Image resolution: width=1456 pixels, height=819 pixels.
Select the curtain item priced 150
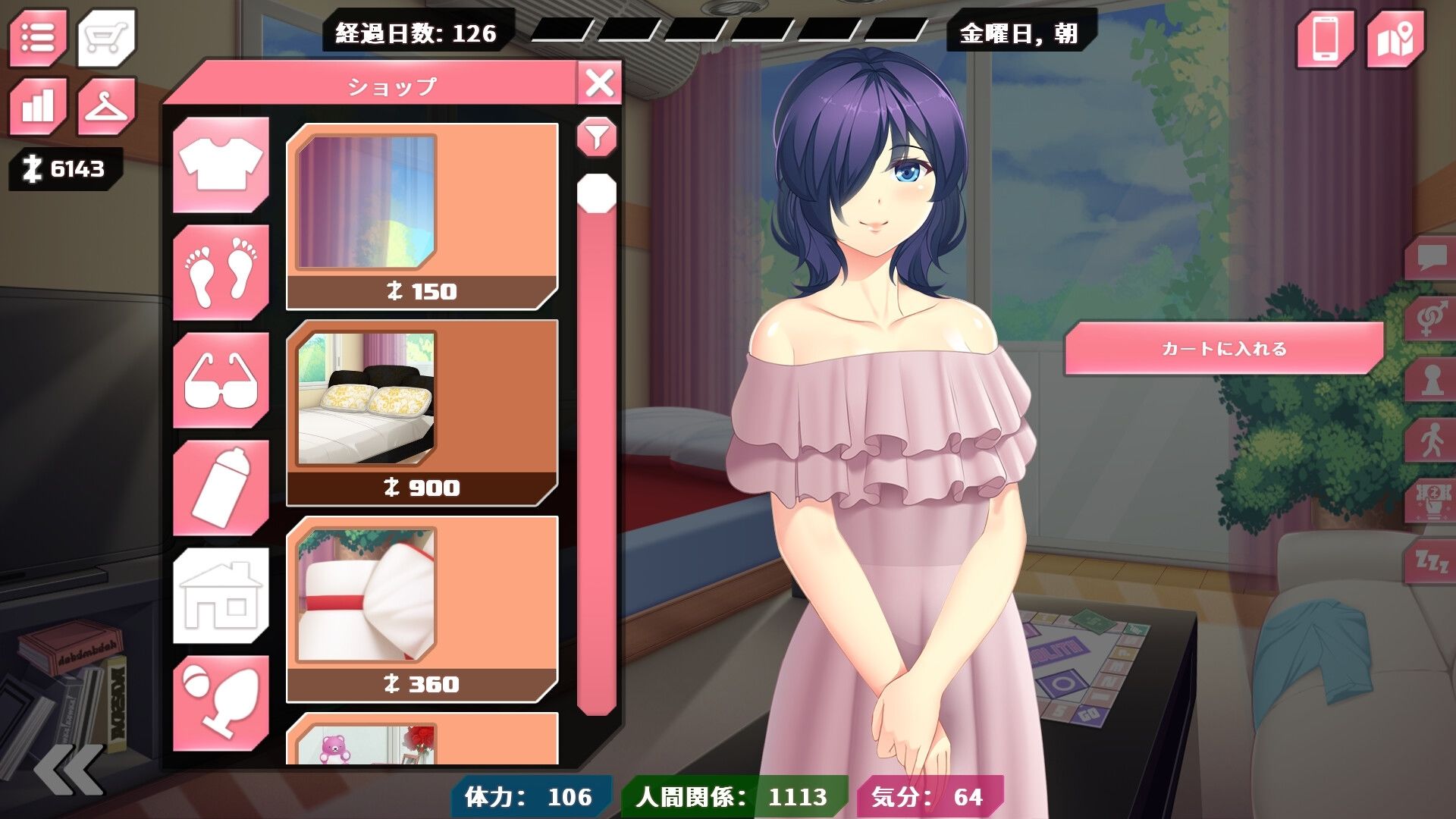[x=422, y=217]
